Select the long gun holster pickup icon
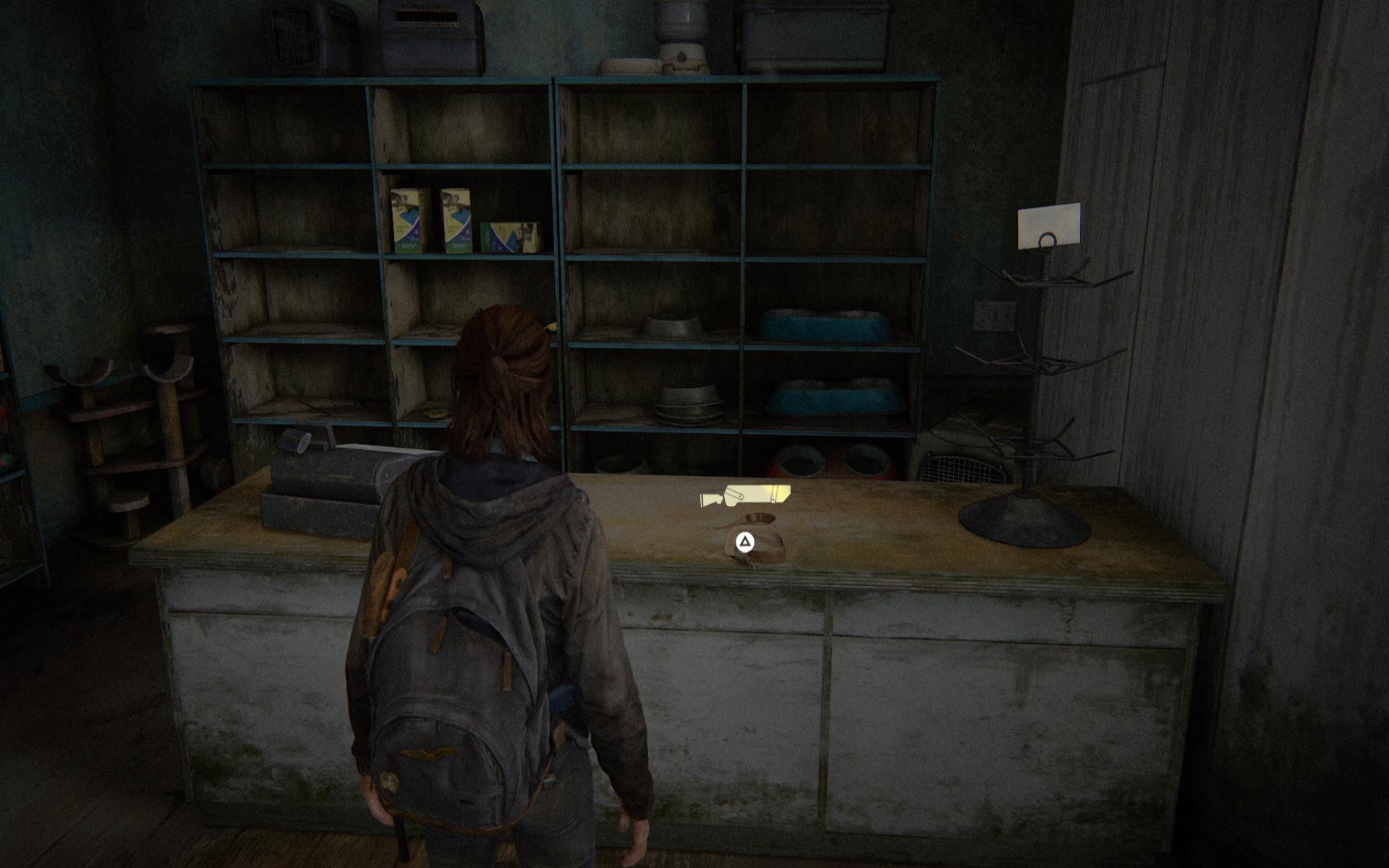The image size is (1389, 868). click(x=745, y=497)
